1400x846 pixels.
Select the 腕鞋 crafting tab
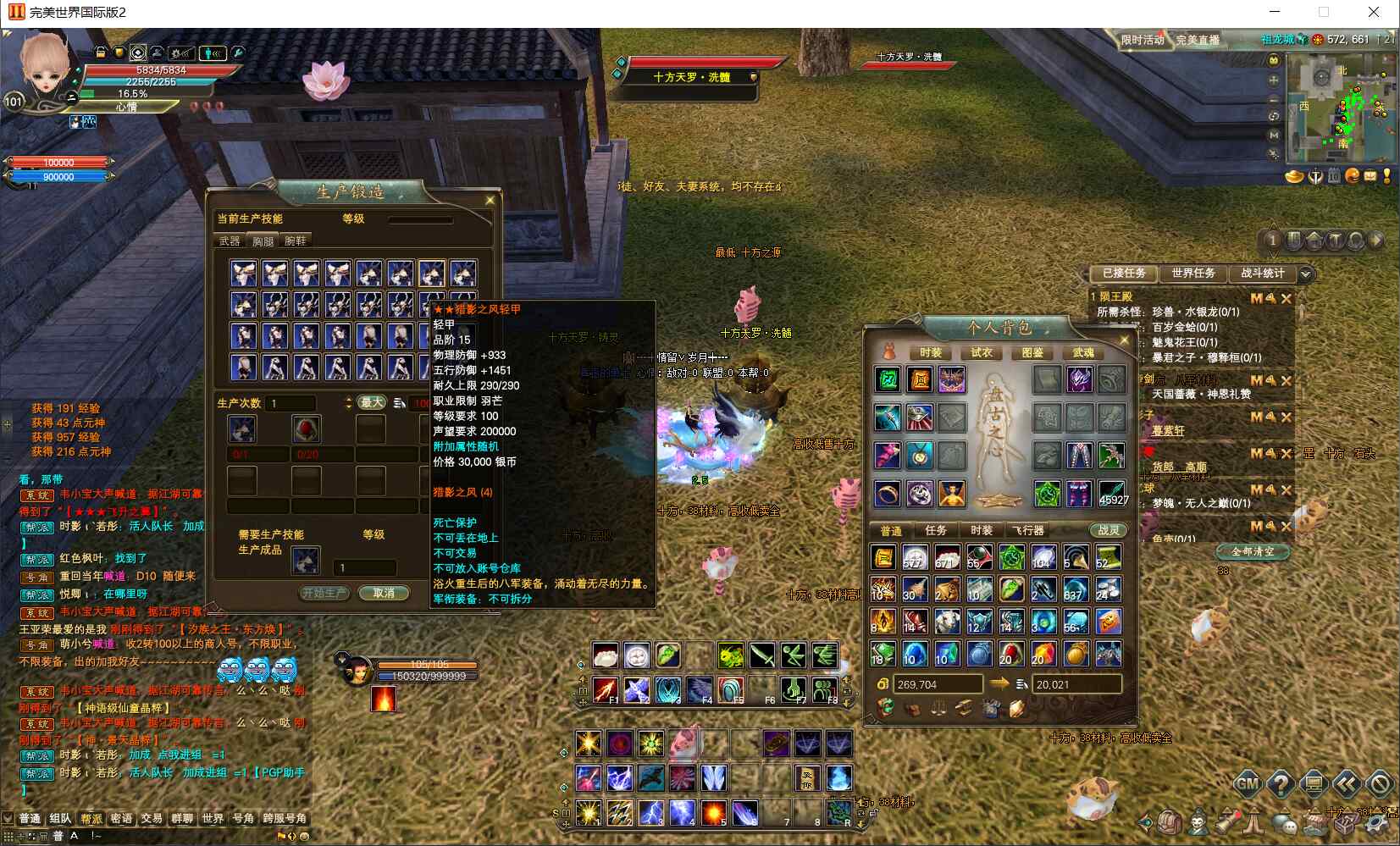coord(296,241)
